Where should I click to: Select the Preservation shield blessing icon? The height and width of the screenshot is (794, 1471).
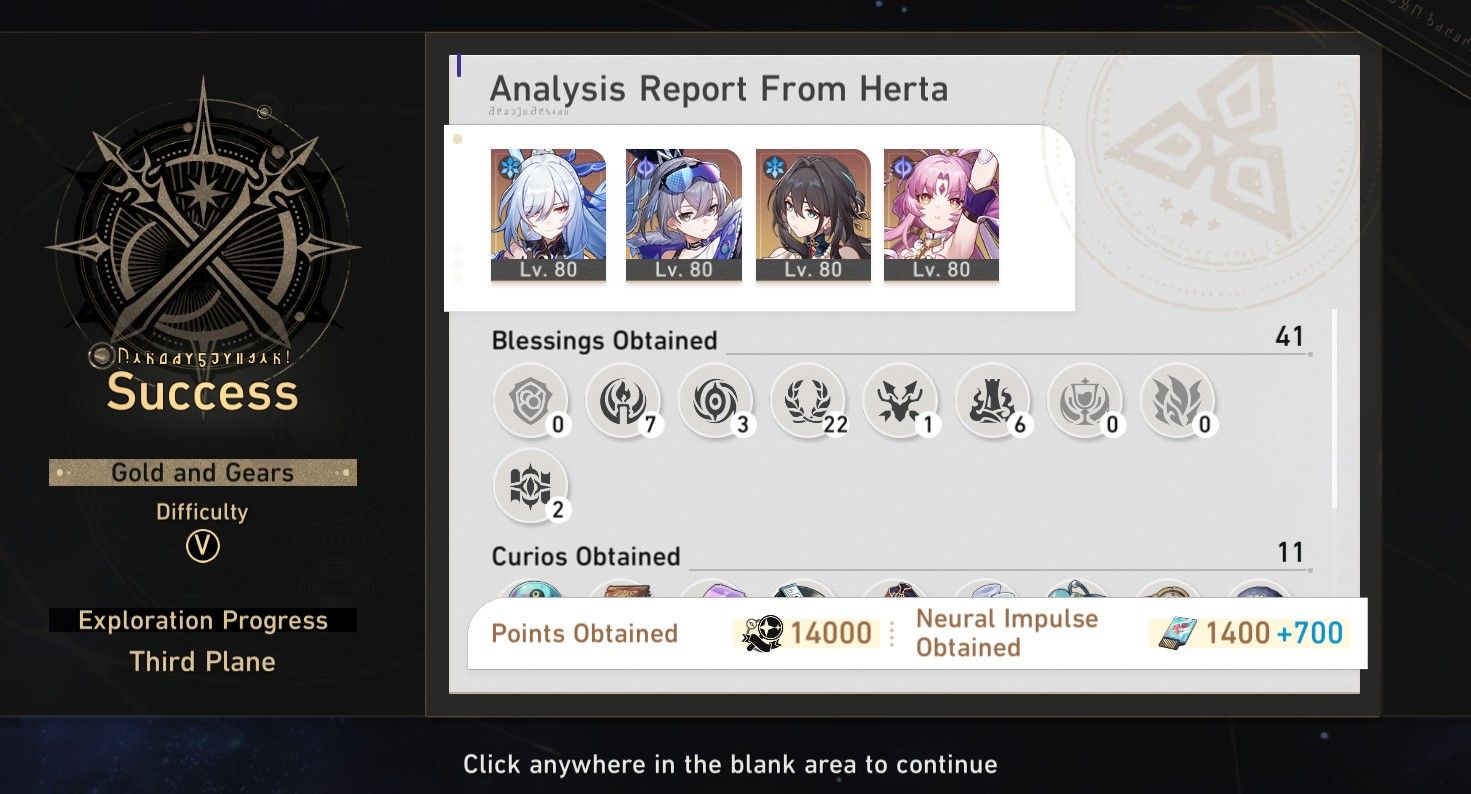(530, 400)
